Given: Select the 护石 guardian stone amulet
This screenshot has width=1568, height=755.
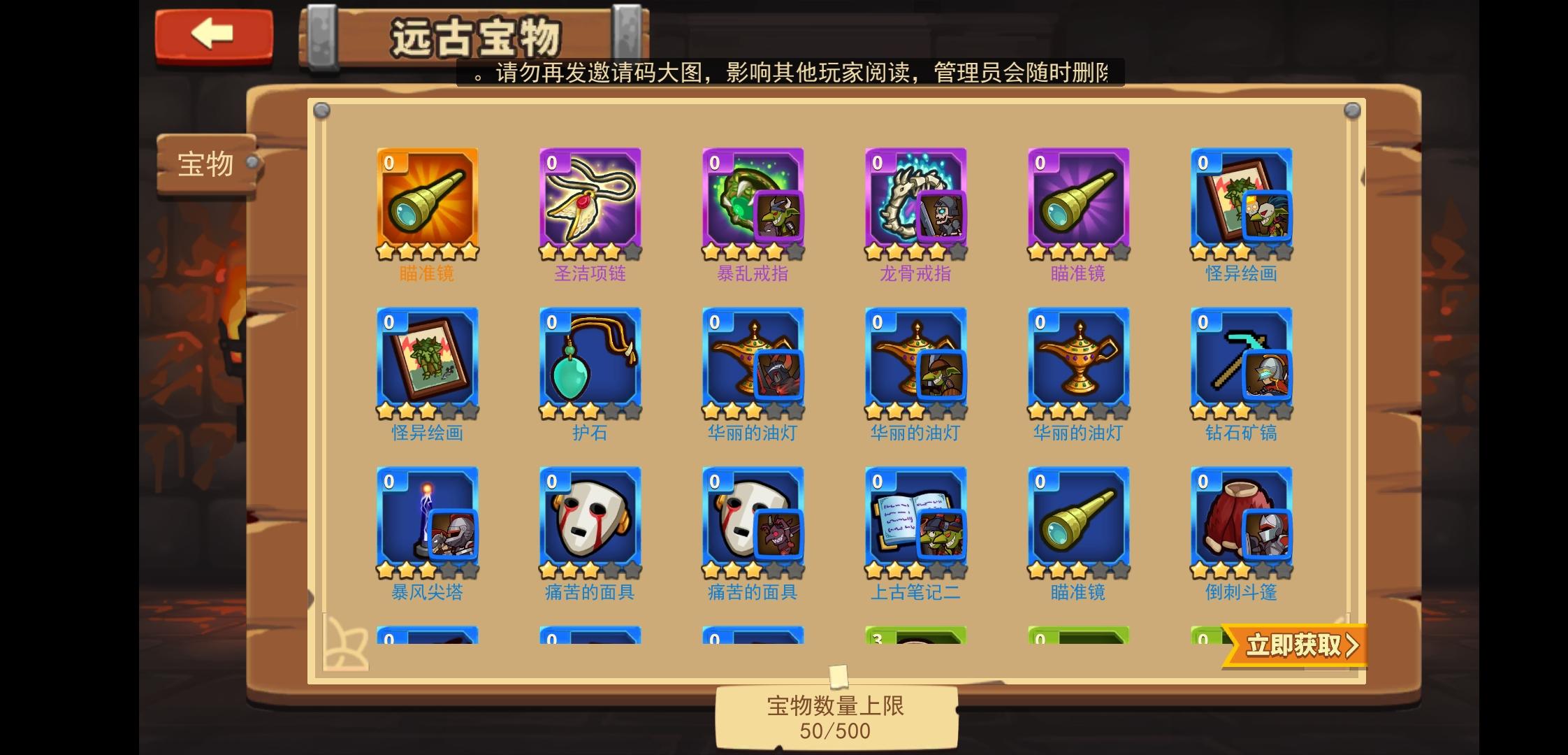Looking at the screenshot, I should (590, 362).
